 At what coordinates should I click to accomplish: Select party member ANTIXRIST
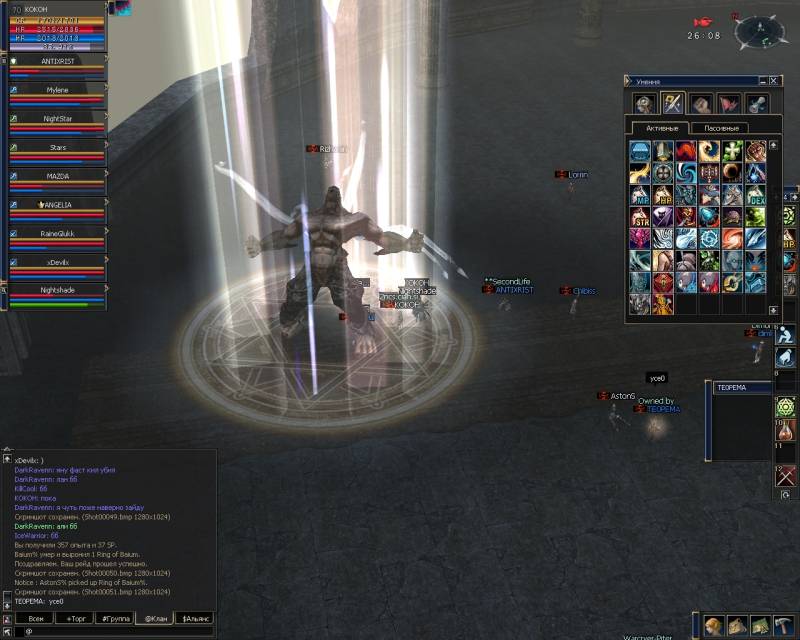(x=57, y=62)
